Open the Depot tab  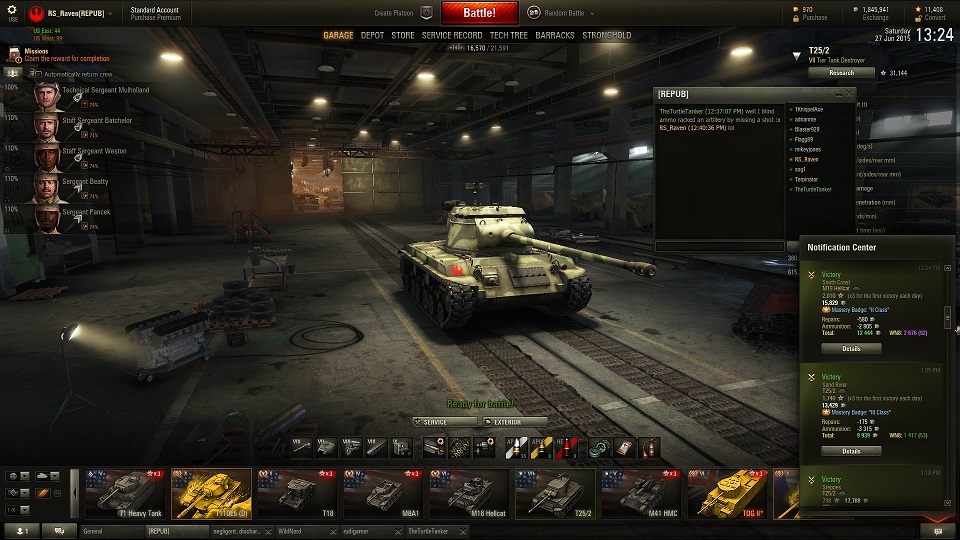(372, 35)
